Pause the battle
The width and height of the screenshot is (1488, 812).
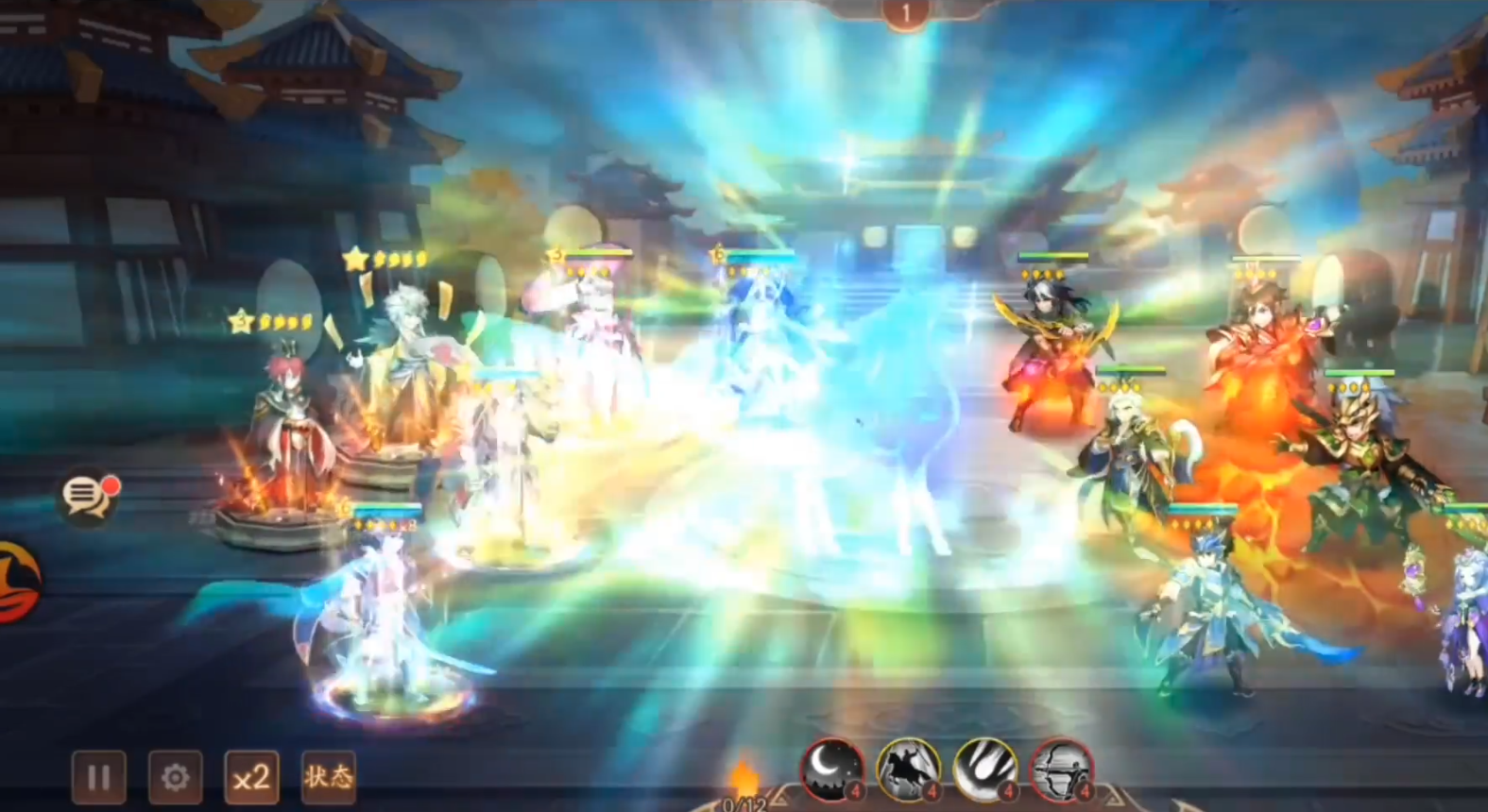pos(98,777)
